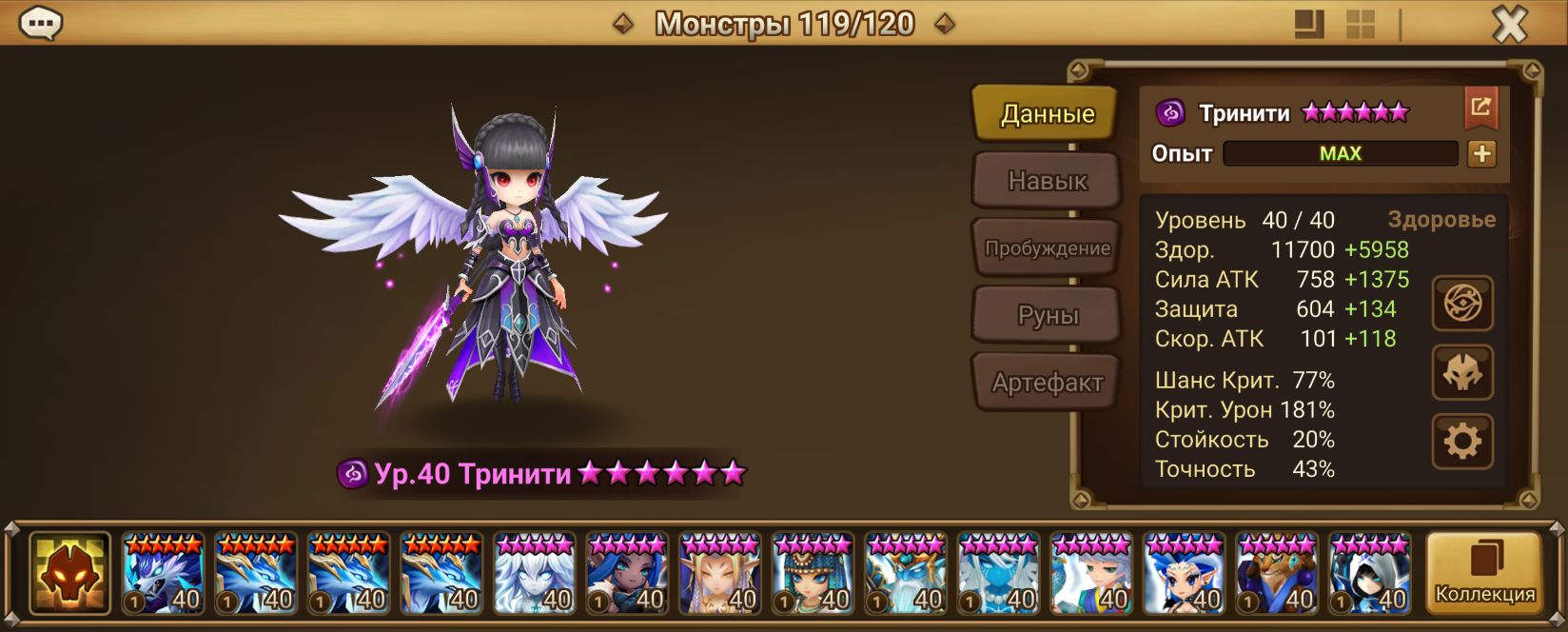Show the Пробуждение tab
This screenshot has height=632, width=1568.
tap(1047, 248)
